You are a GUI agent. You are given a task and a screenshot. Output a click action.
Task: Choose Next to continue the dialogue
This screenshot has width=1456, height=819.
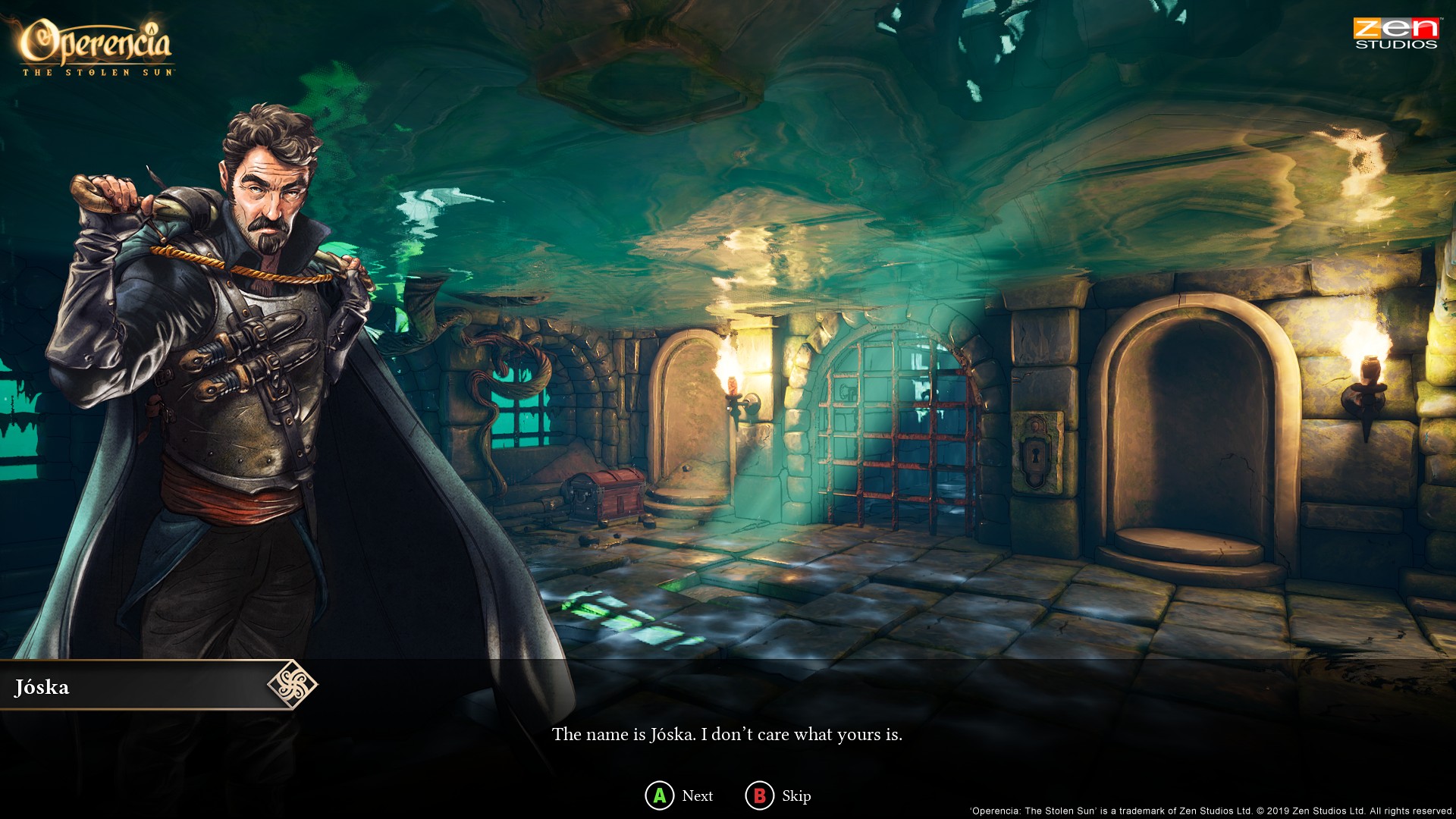pos(680,795)
